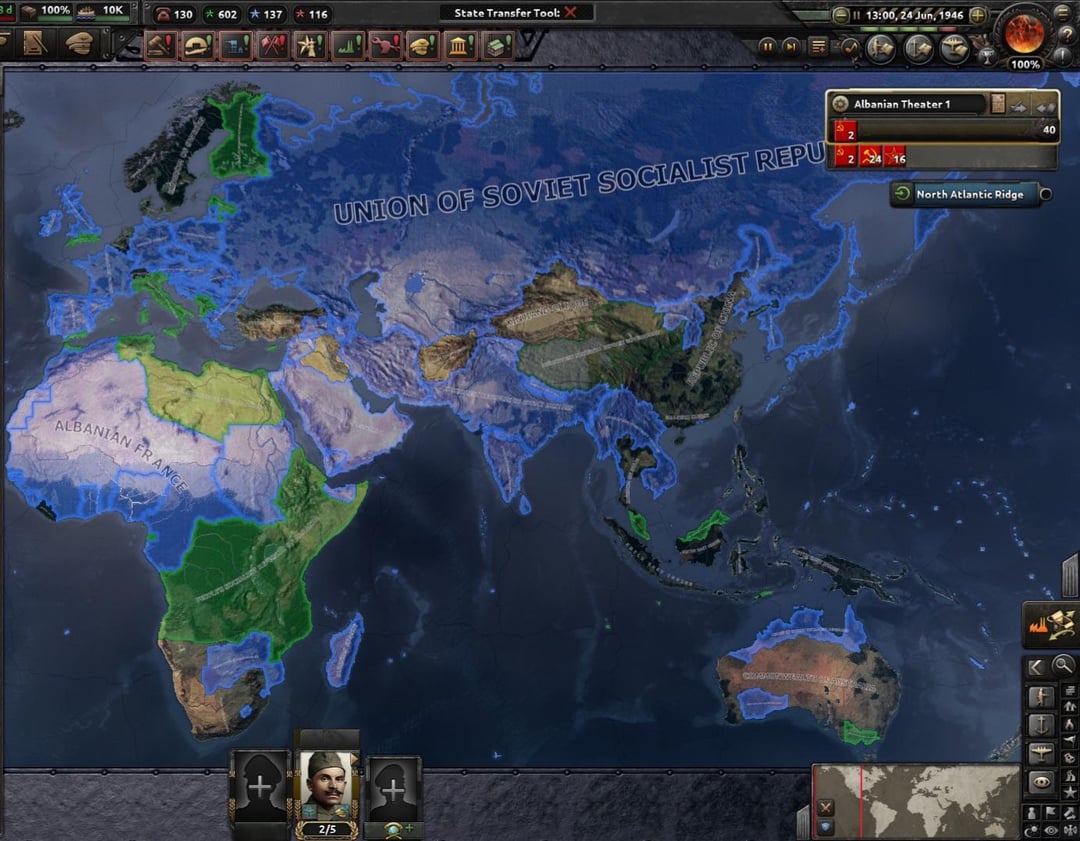Pause the game with the pause button
1080x841 pixels.
point(767,46)
